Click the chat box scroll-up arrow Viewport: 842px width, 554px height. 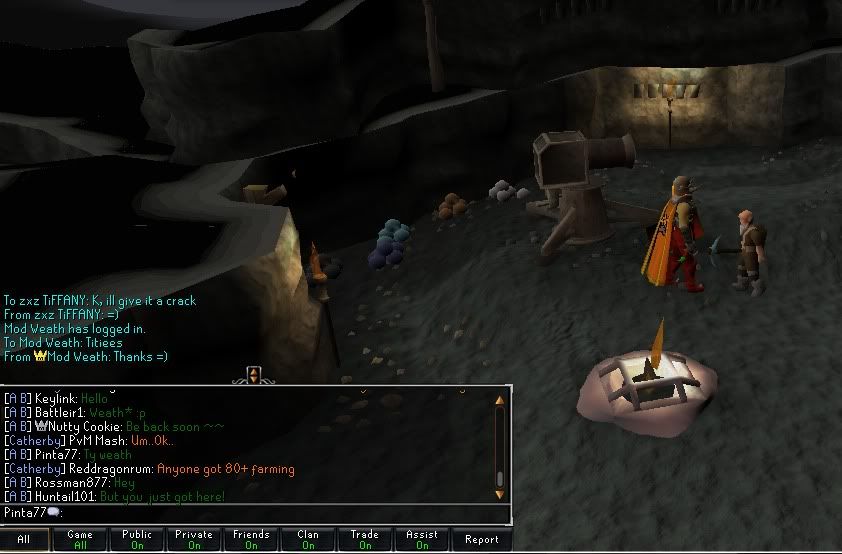(x=500, y=399)
